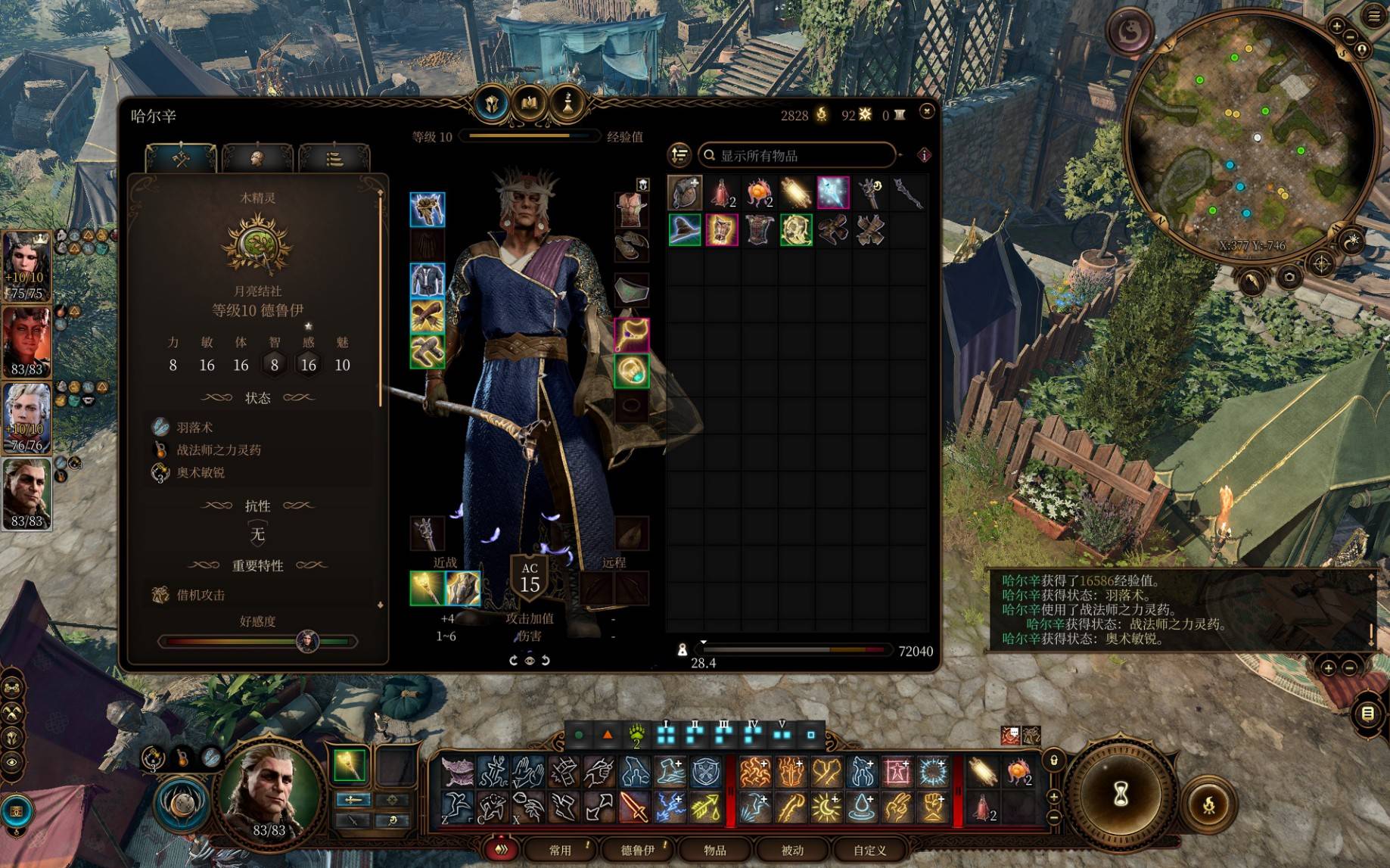Select the backpack item in inventory
The image size is (1390, 868).
pos(685,193)
